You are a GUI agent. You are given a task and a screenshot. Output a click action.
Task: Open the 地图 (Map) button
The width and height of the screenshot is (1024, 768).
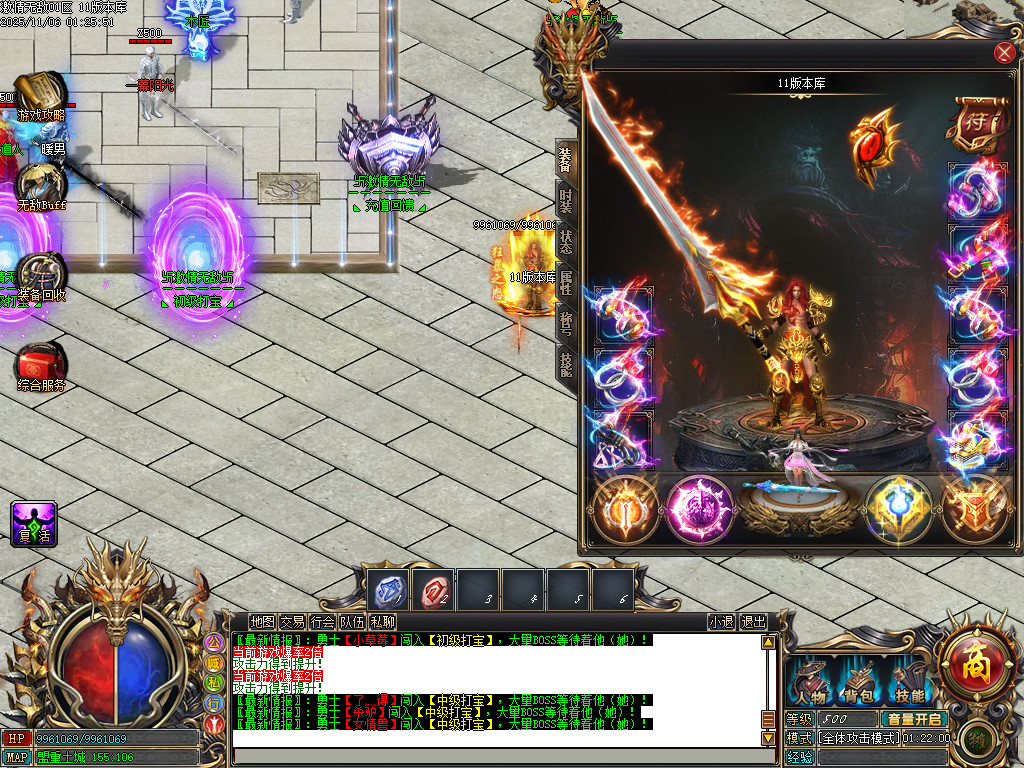262,622
